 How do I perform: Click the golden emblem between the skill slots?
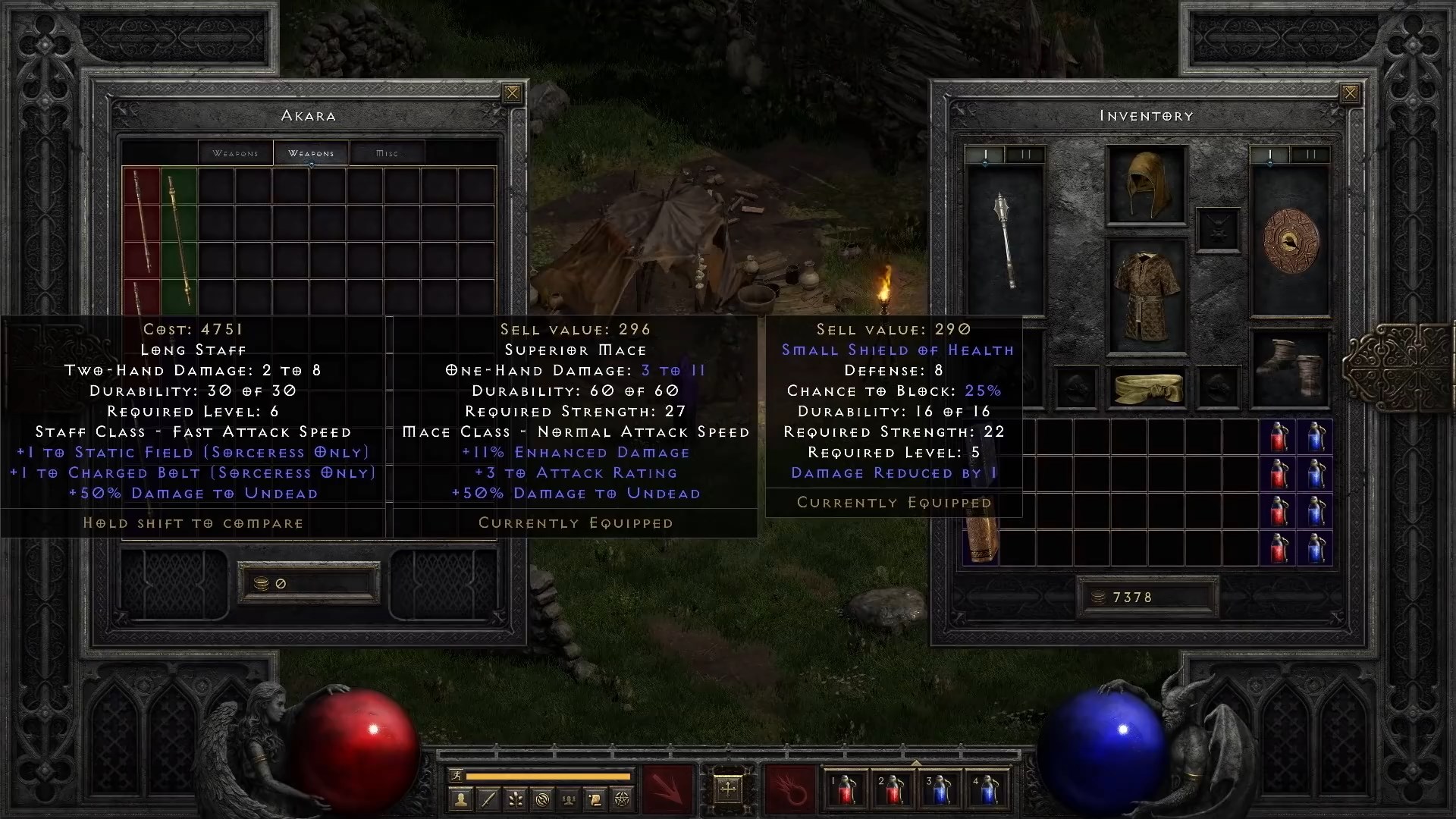click(x=730, y=789)
